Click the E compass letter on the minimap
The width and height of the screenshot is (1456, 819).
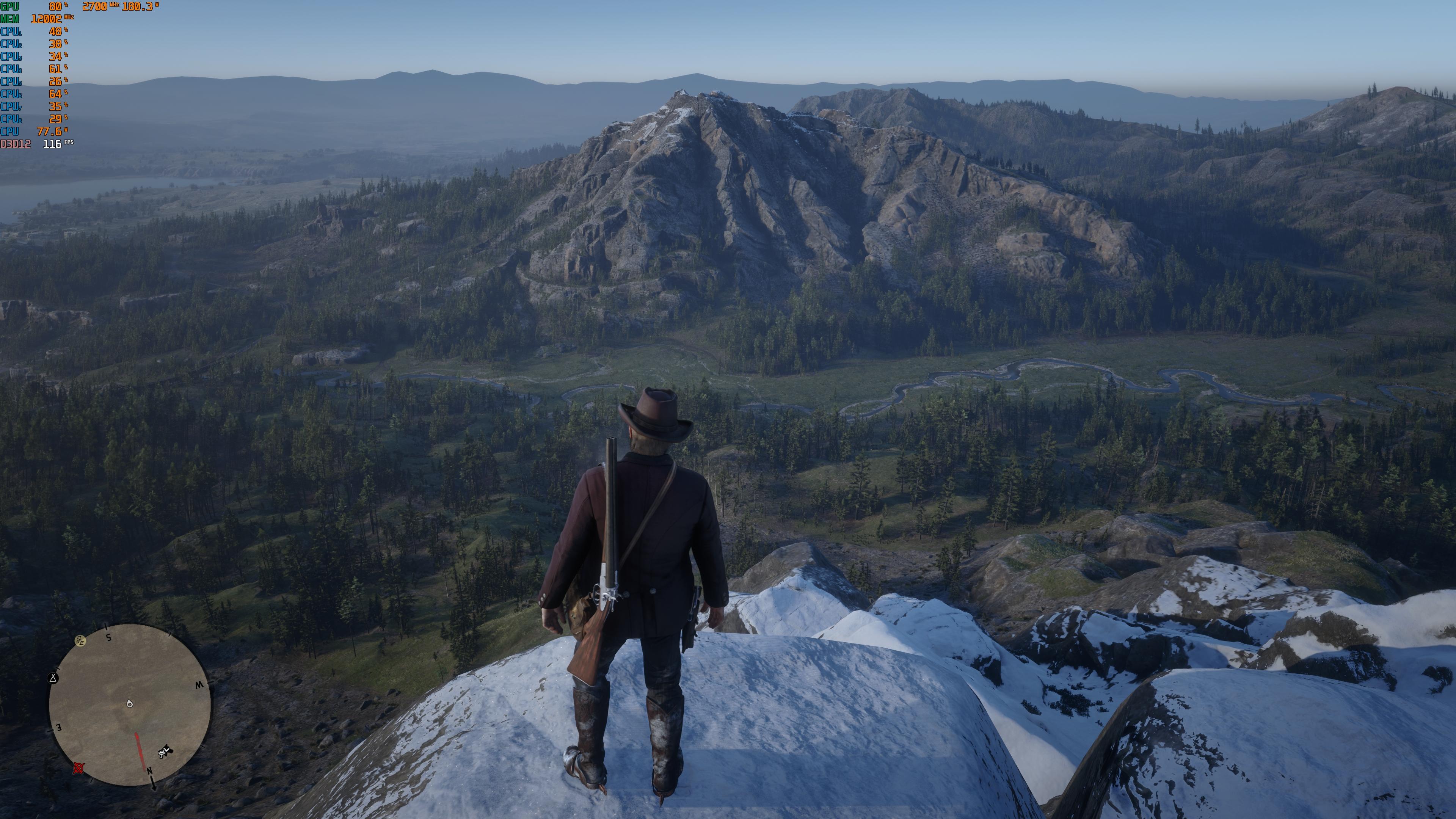coord(58,727)
